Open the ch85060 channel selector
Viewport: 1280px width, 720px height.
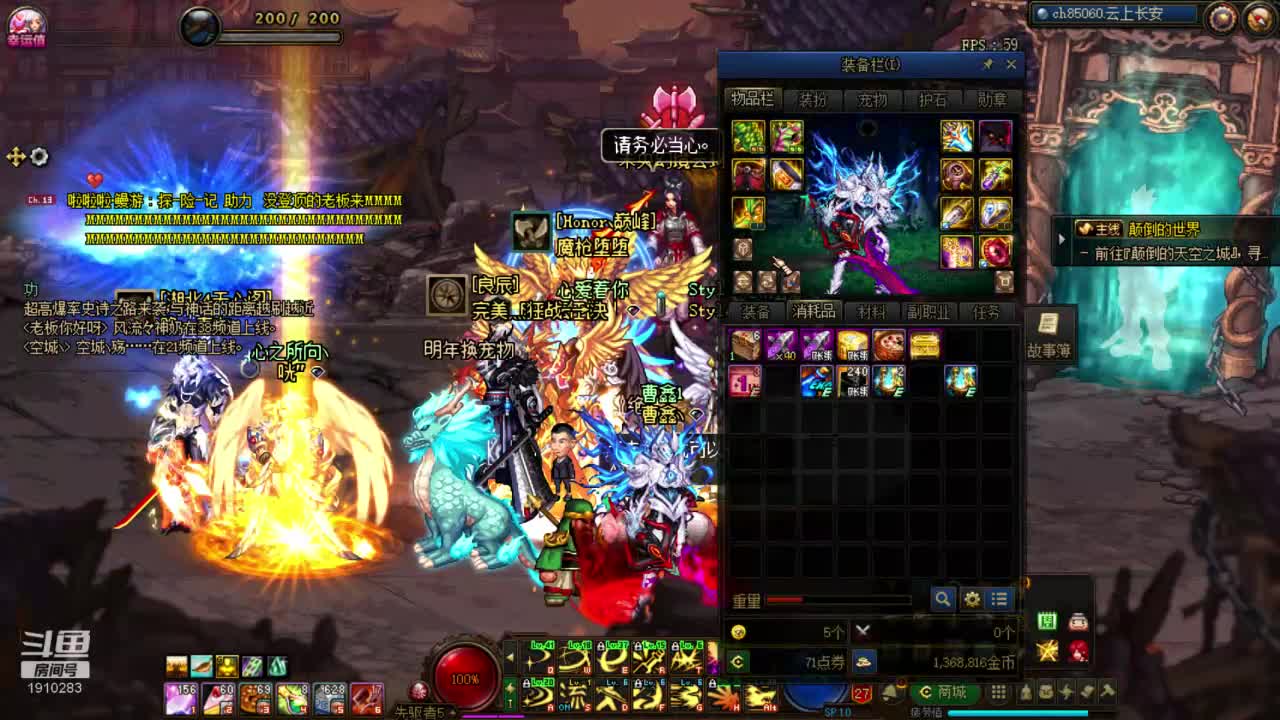pyautogui.click(x=1115, y=14)
